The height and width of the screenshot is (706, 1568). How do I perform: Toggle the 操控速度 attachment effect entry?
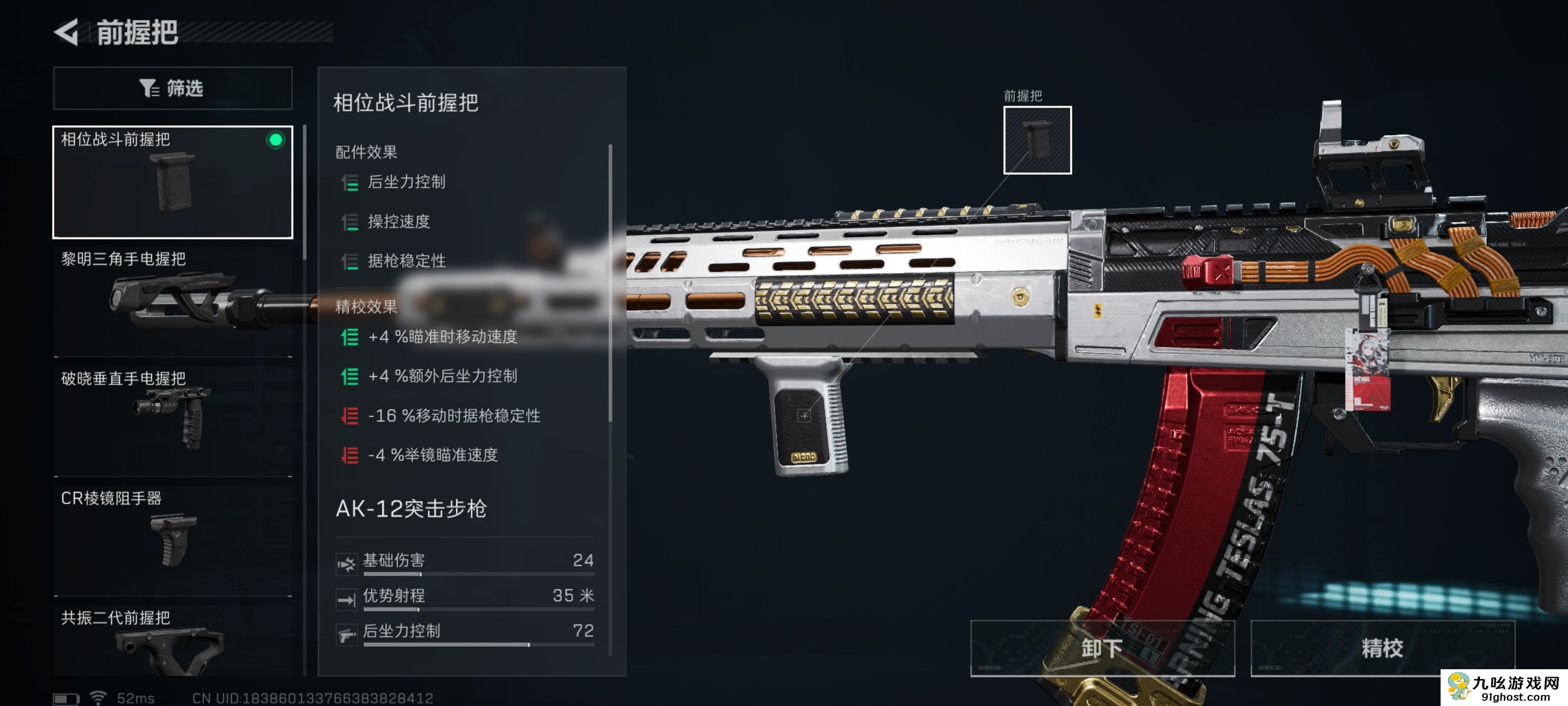pos(399,222)
